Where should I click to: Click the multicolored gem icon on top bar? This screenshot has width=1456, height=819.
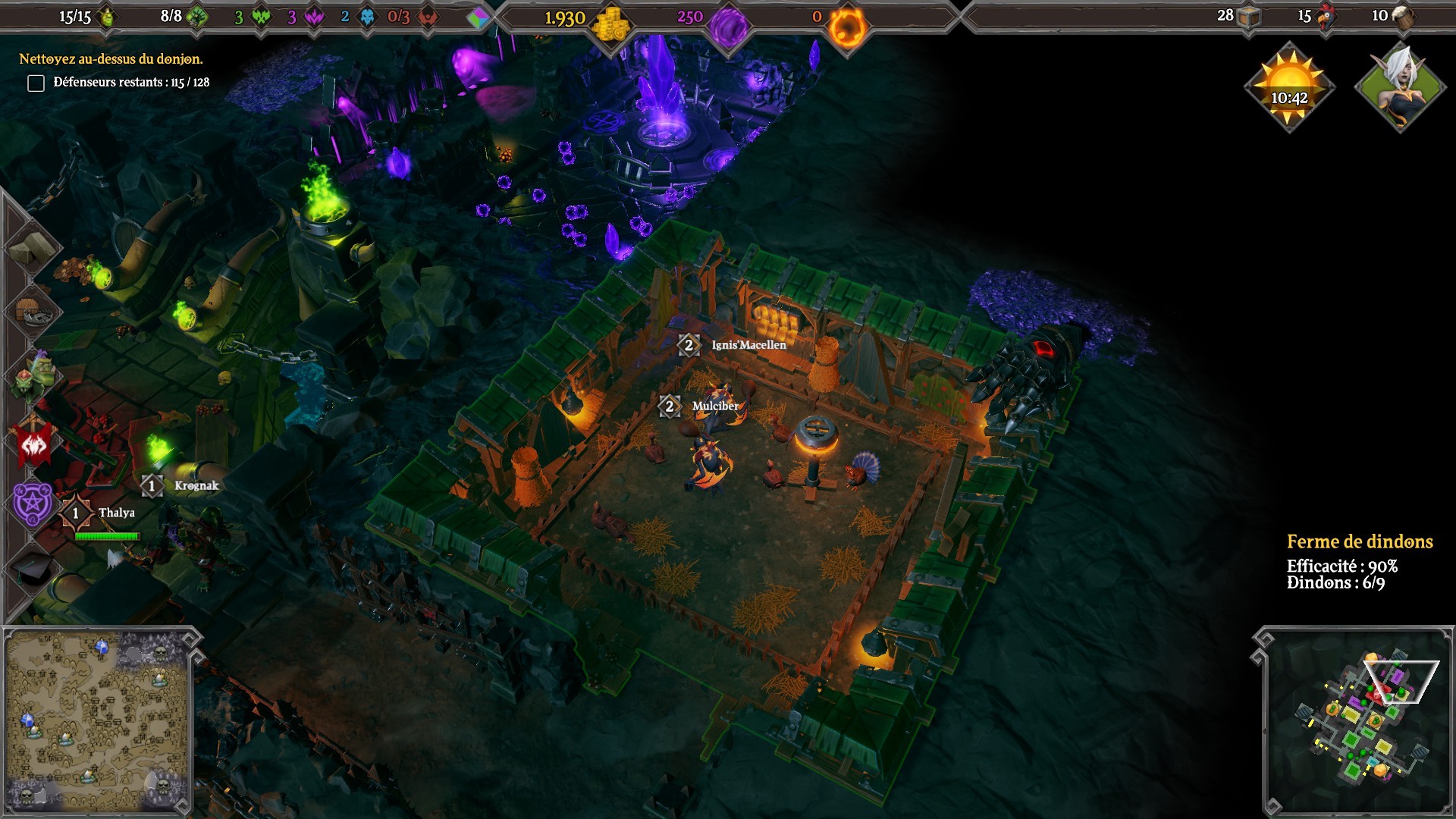pyautogui.click(x=478, y=18)
